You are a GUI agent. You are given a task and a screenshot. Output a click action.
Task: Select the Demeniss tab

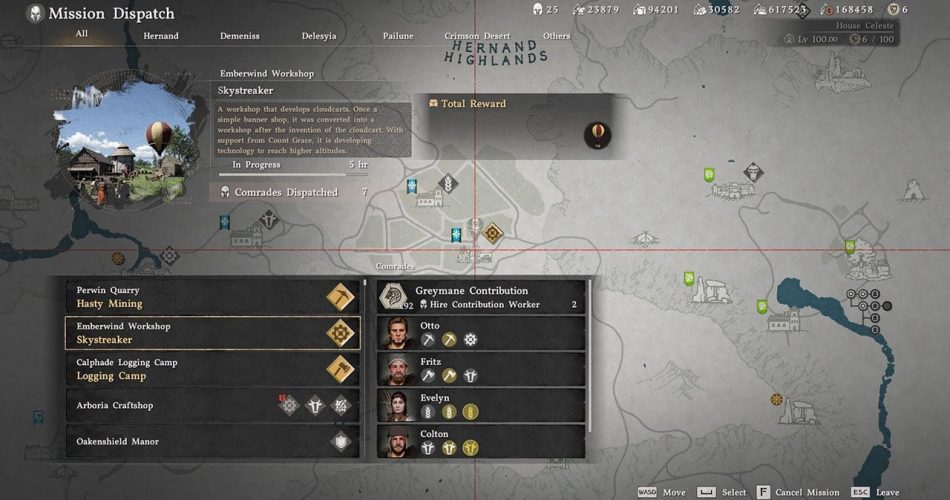pos(240,36)
